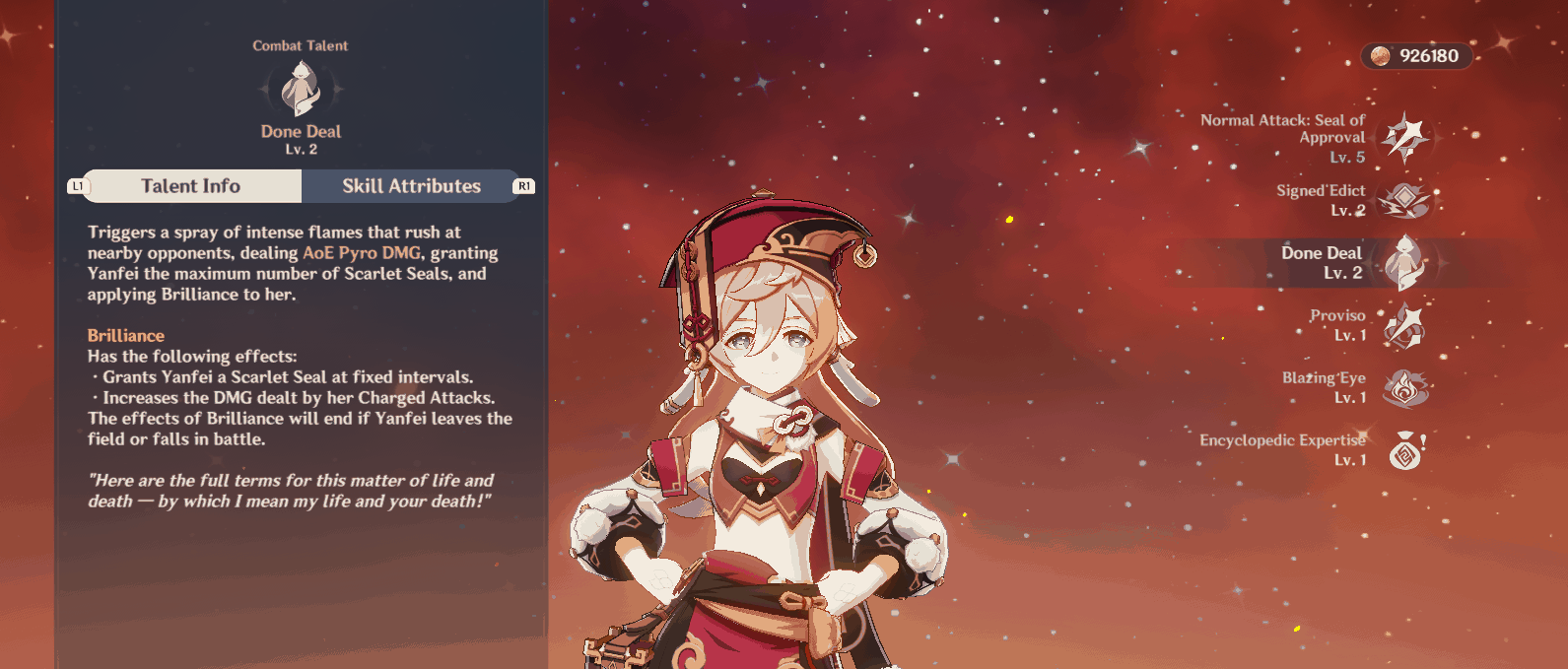Open the Proviso passive talent
Image resolution: width=1568 pixels, height=669 pixels.
[x=1404, y=325]
